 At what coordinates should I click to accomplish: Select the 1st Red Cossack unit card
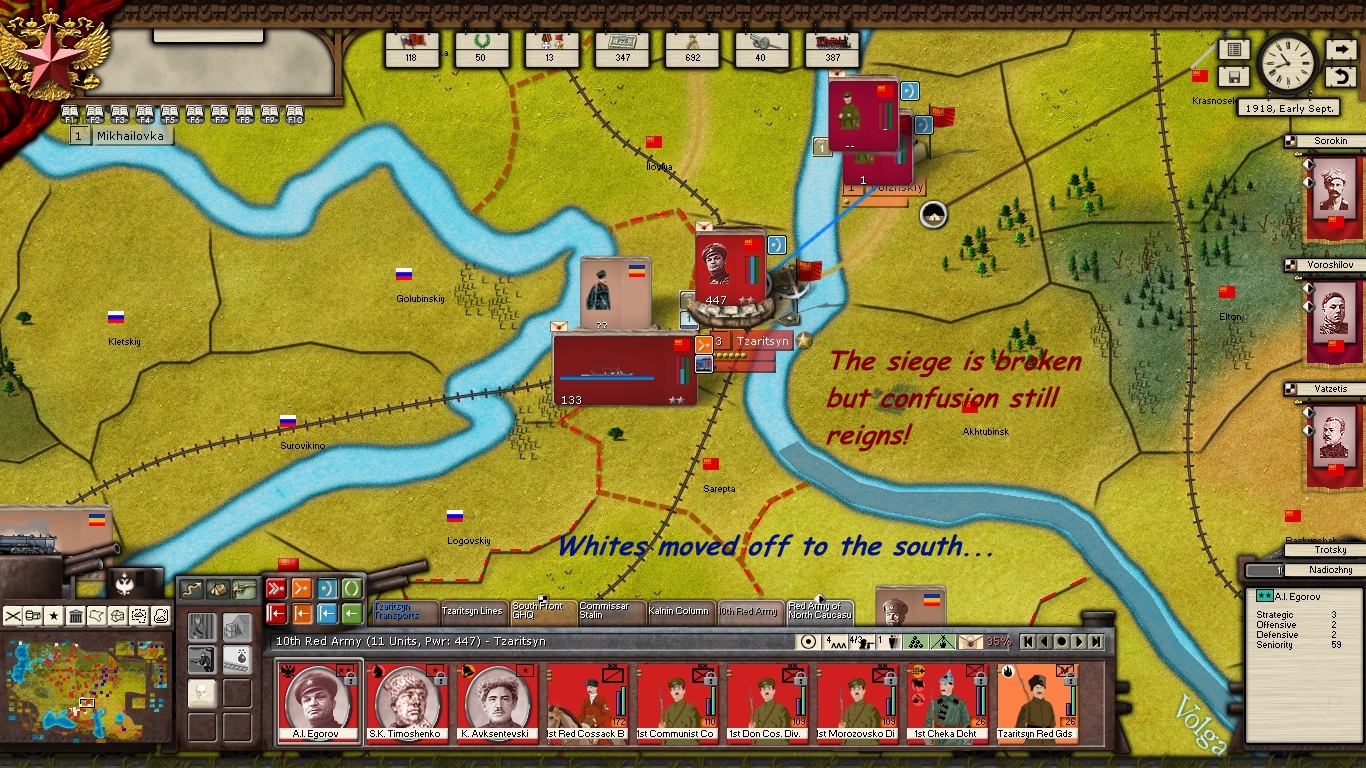click(x=586, y=702)
